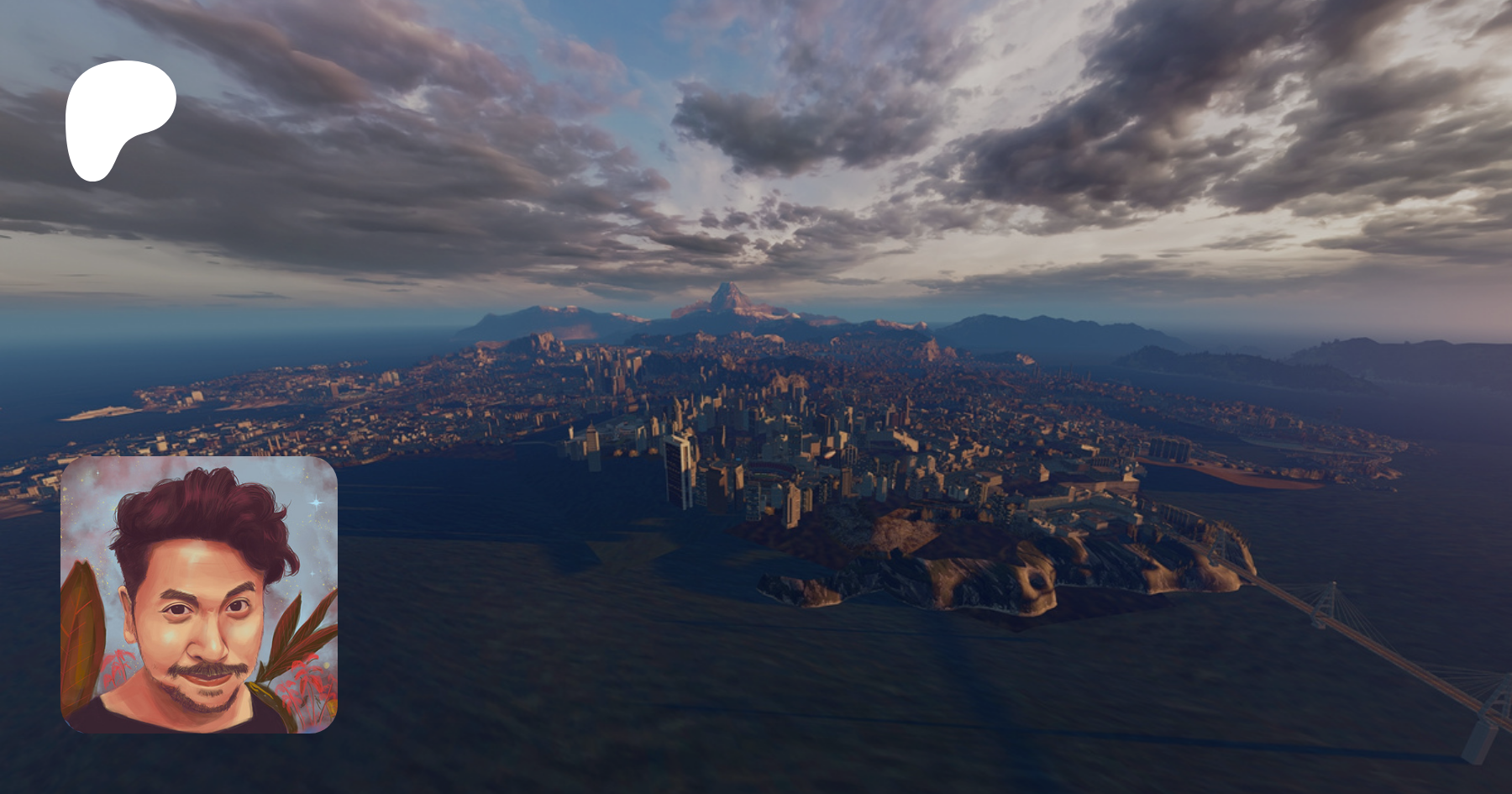Click the white Patreon logo
The width and height of the screenshot is (1512, 794).
click(118, 118)
